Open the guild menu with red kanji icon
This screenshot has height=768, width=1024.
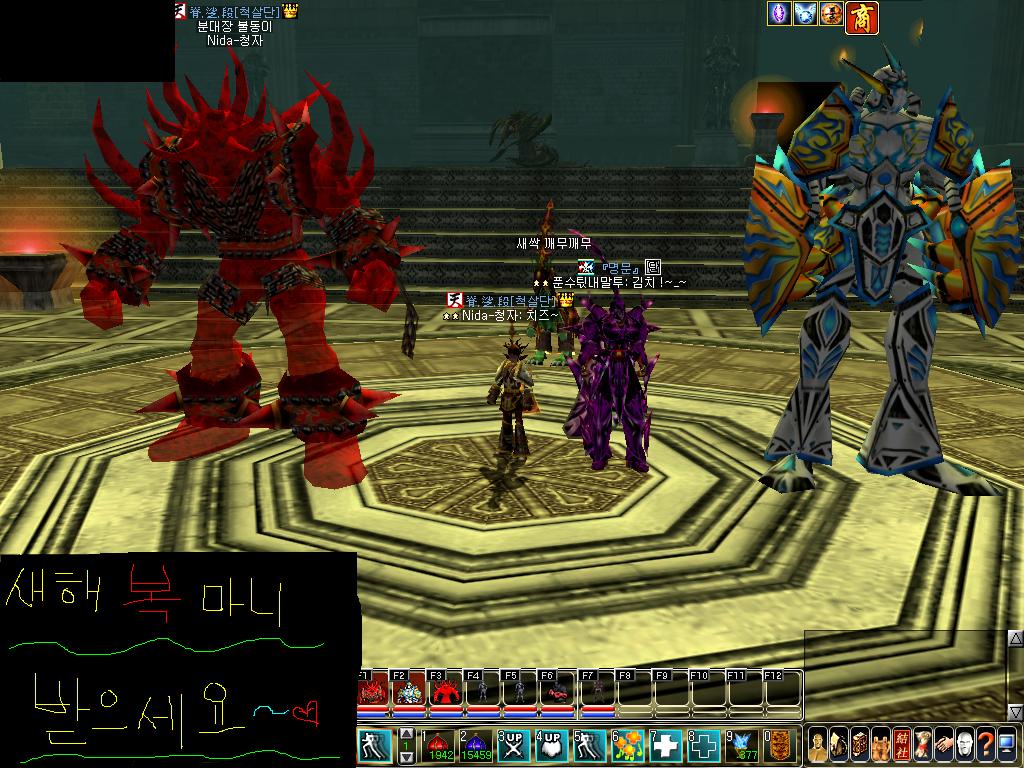pos(901,746)
